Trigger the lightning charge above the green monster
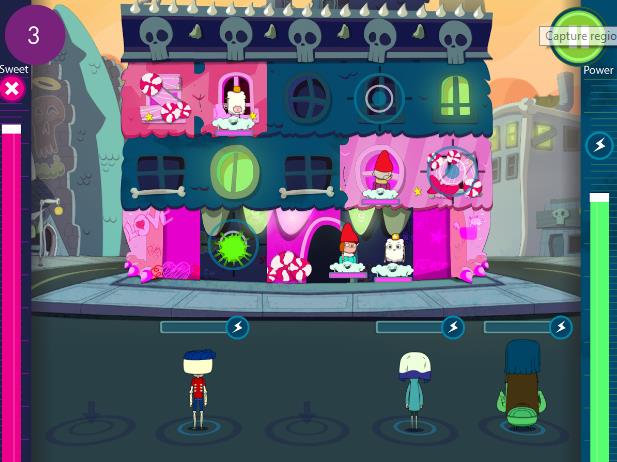This screenshot has height=462, width=617. pos(561,327)
